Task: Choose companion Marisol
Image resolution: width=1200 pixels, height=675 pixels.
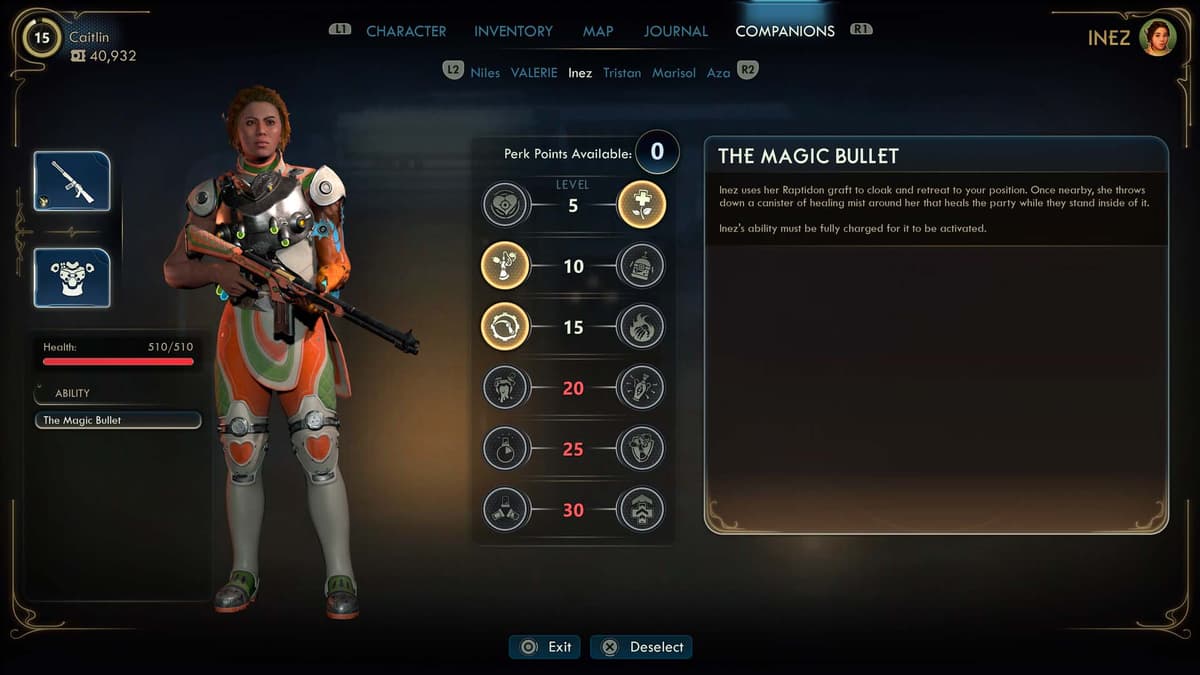Action: tap(674, 73)
